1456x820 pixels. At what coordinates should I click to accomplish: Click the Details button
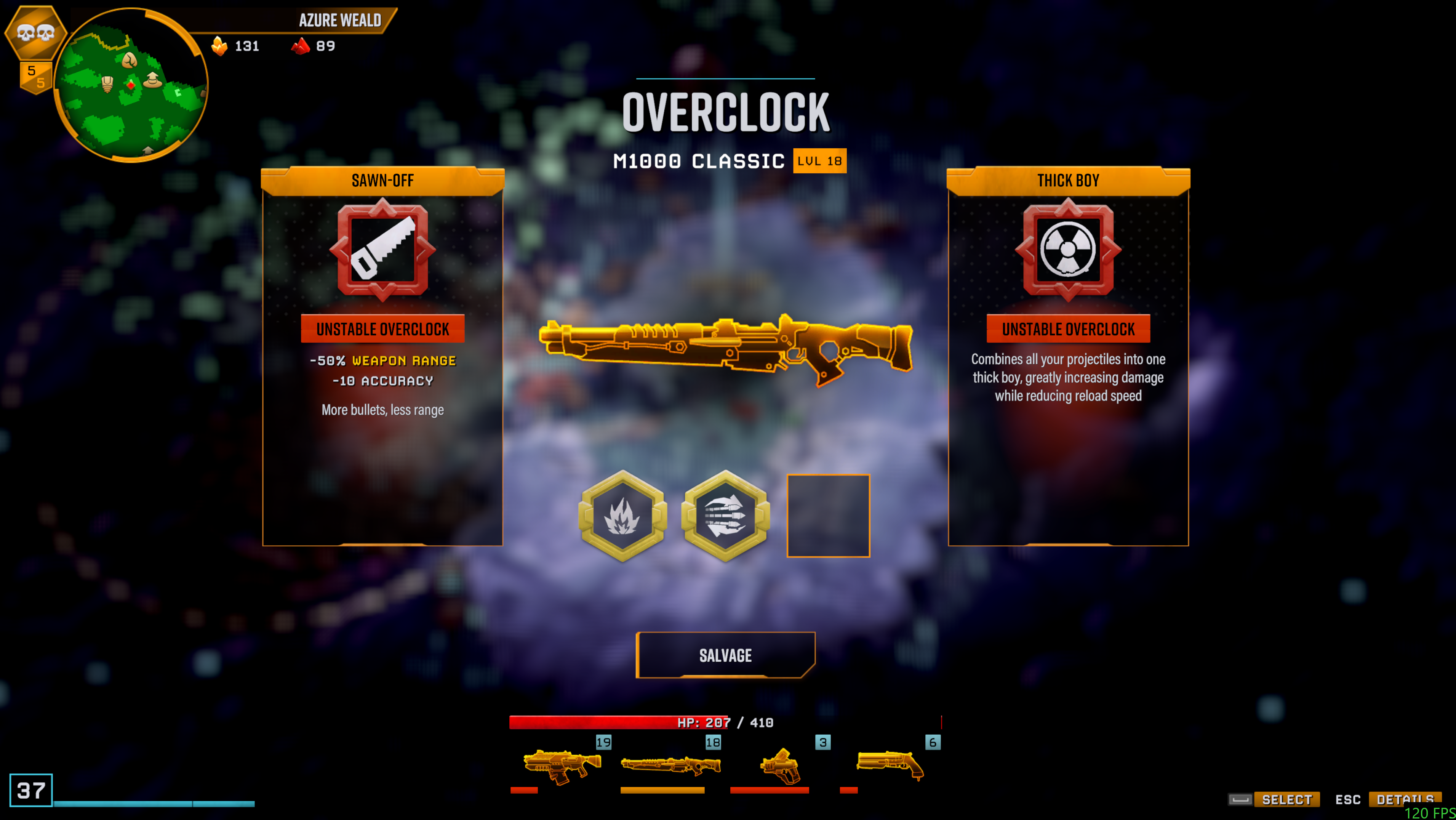[x=1405, y=799]
